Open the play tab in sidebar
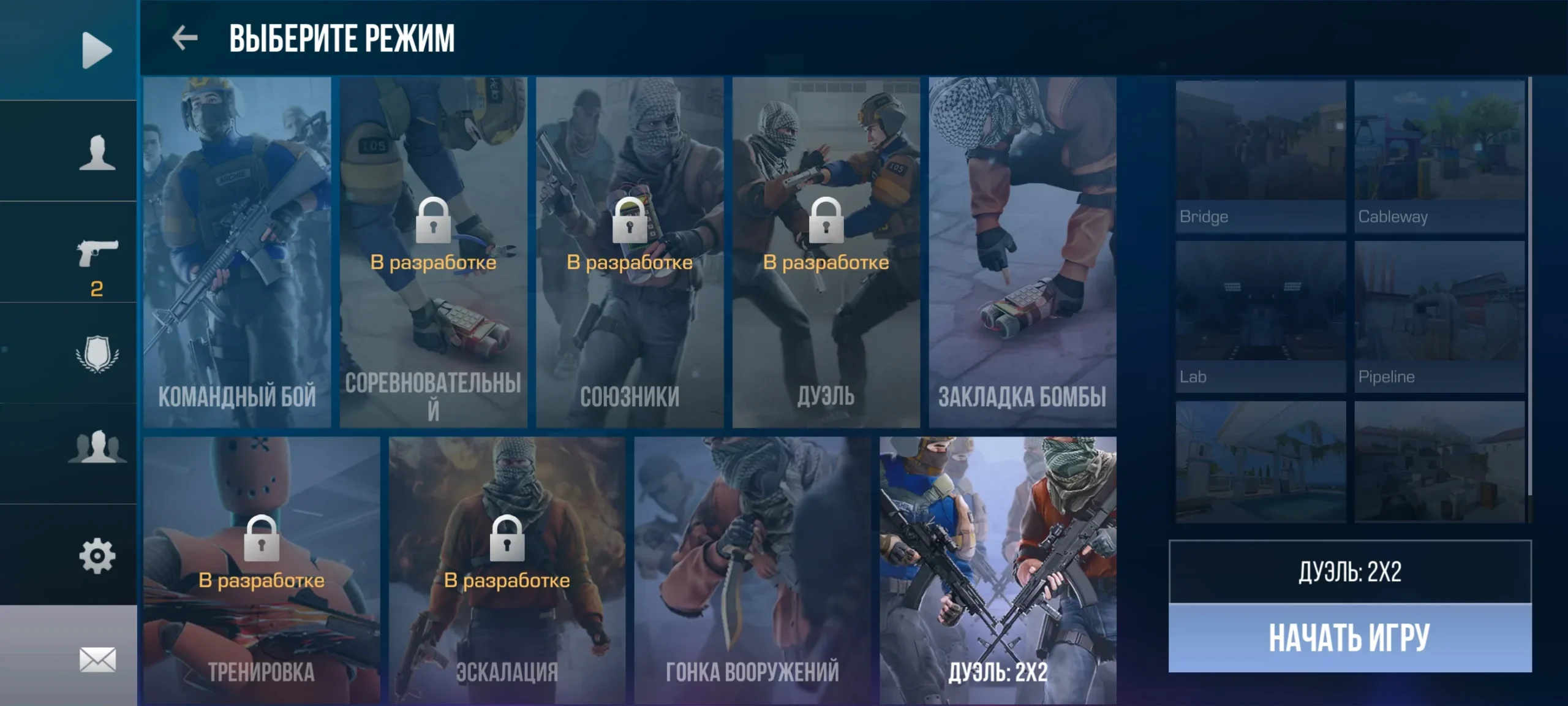Viewport: 1568px width, 706px height. click(x=97, y=50)
